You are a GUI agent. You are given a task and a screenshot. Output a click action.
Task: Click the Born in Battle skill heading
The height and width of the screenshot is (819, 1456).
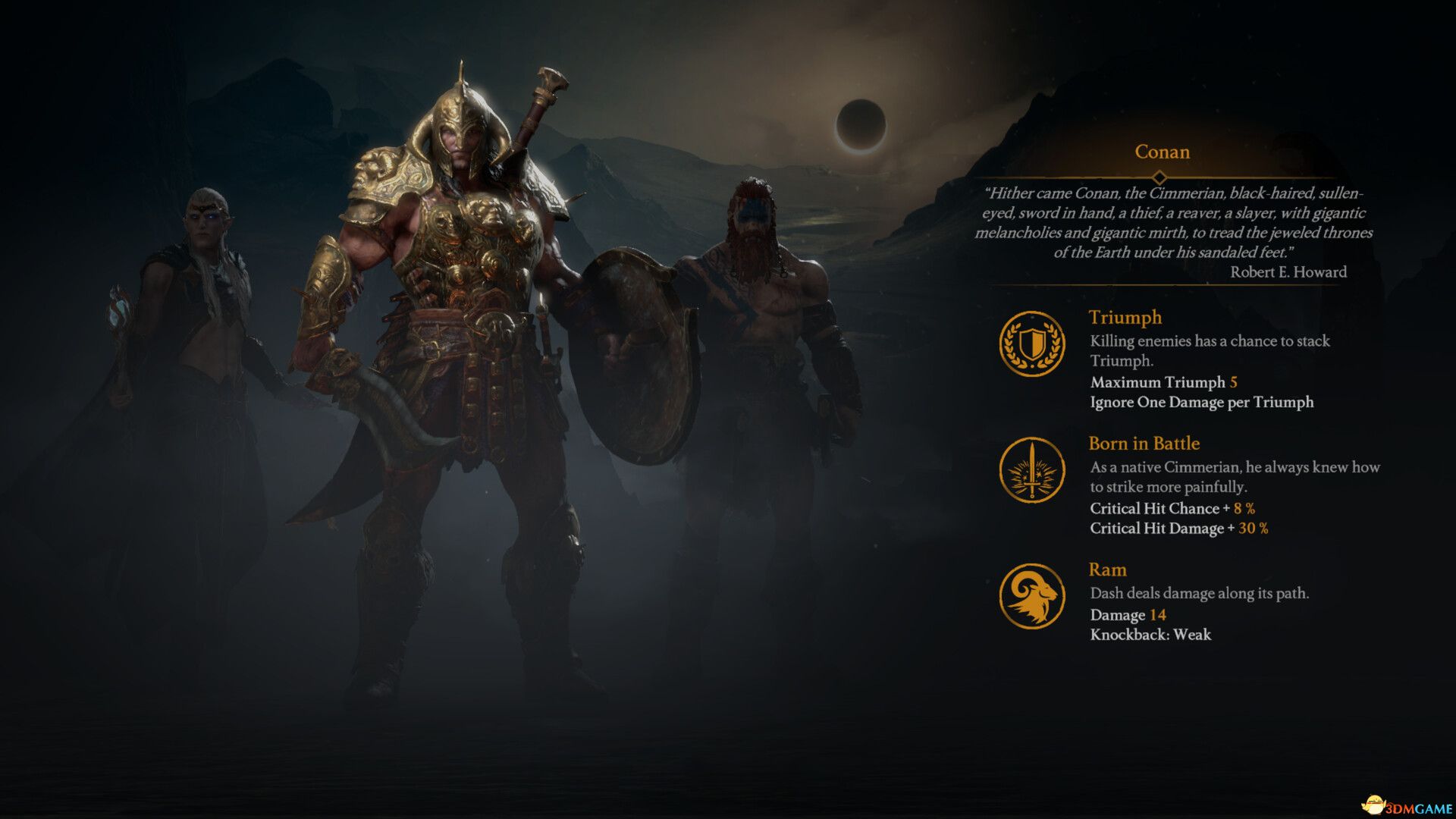click(x=1144, y=444)
